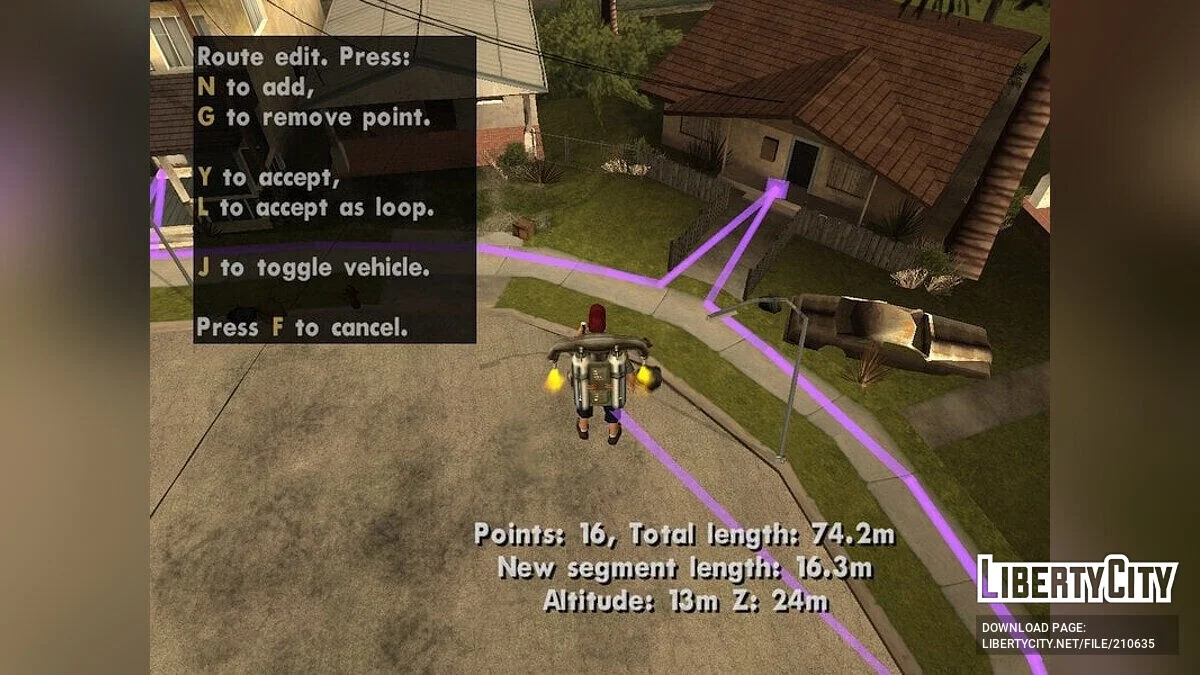Open the libertycity.net download page link
This screenshot has width=1200, height=675.
pos(1068,644)
